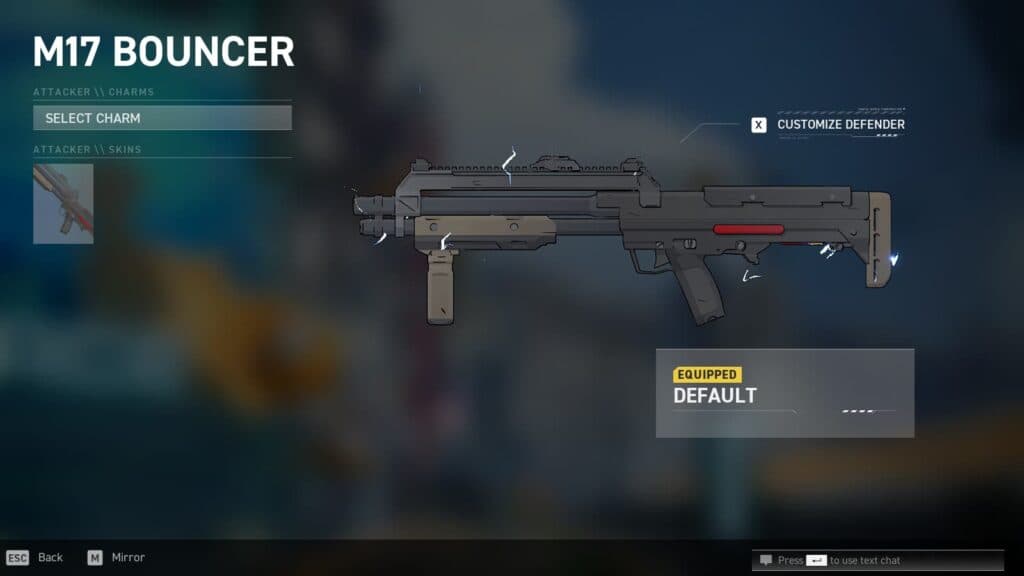
Task: Go back to the previous menu
Action: [35, 557]
